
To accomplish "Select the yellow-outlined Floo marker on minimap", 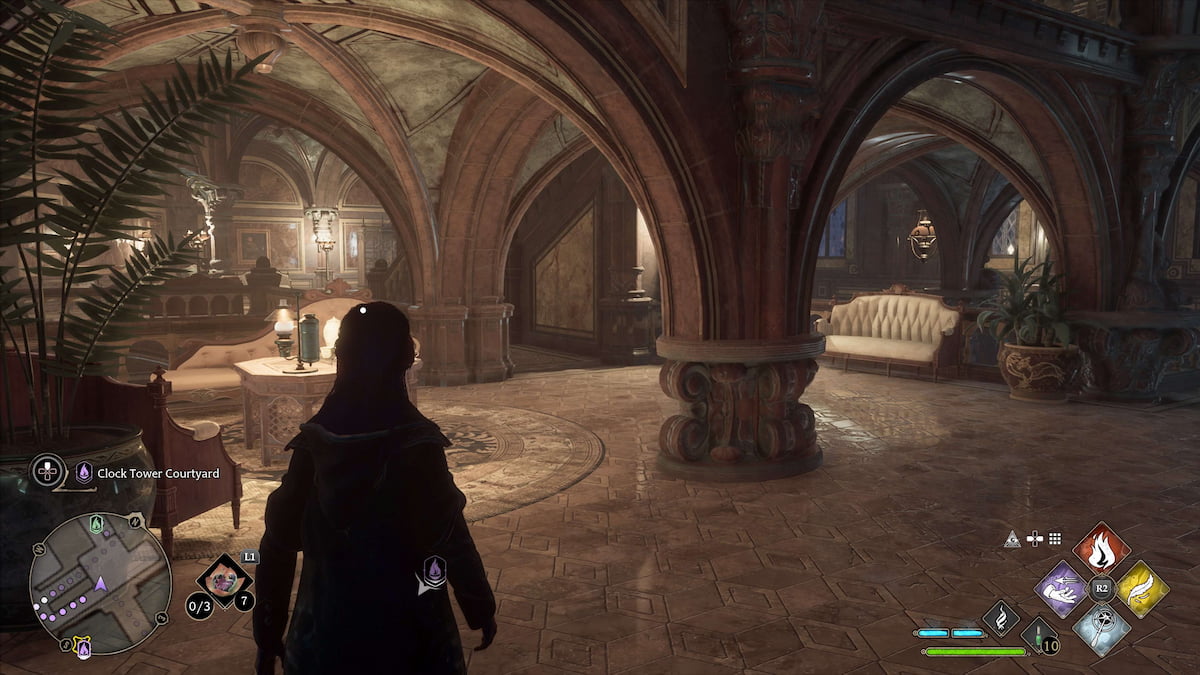I will pyautogui.click(x=84, y=649).
